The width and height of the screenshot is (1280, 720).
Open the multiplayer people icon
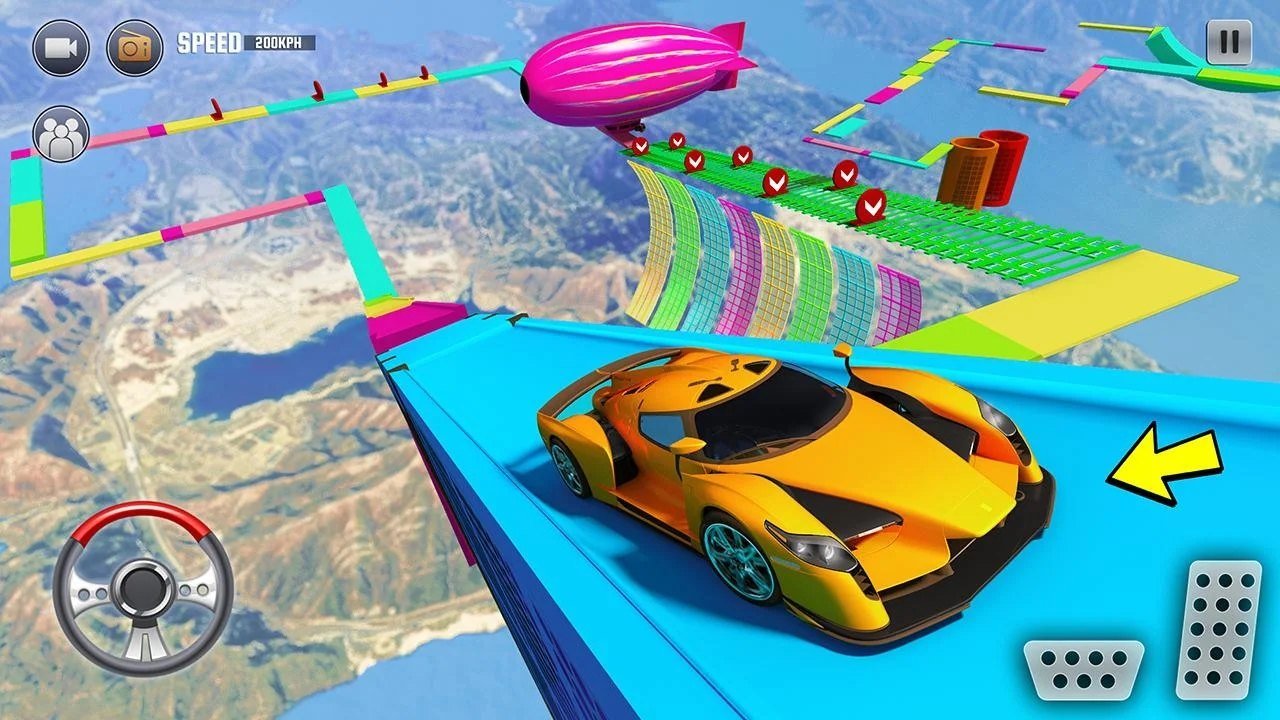point(61,134)
